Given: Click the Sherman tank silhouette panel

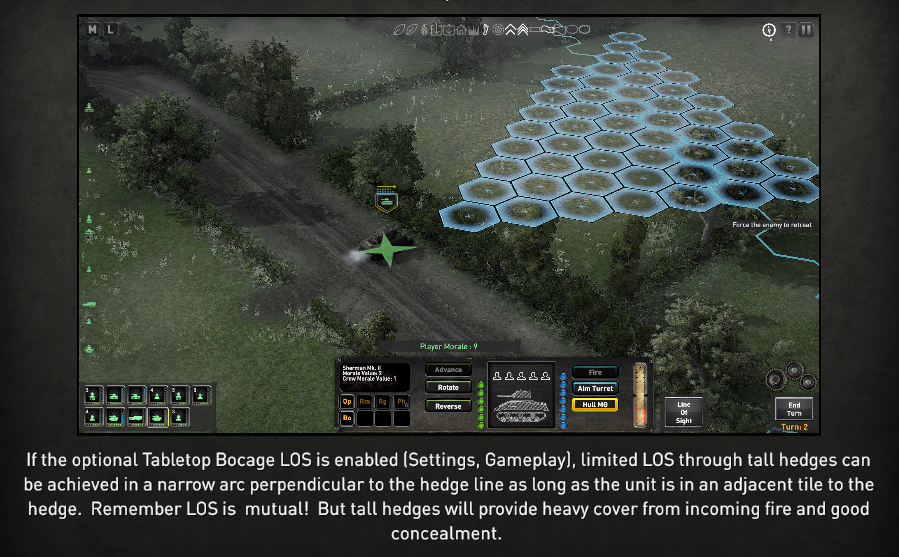Looking at the screenshot, I should click(x=520, y=394).
